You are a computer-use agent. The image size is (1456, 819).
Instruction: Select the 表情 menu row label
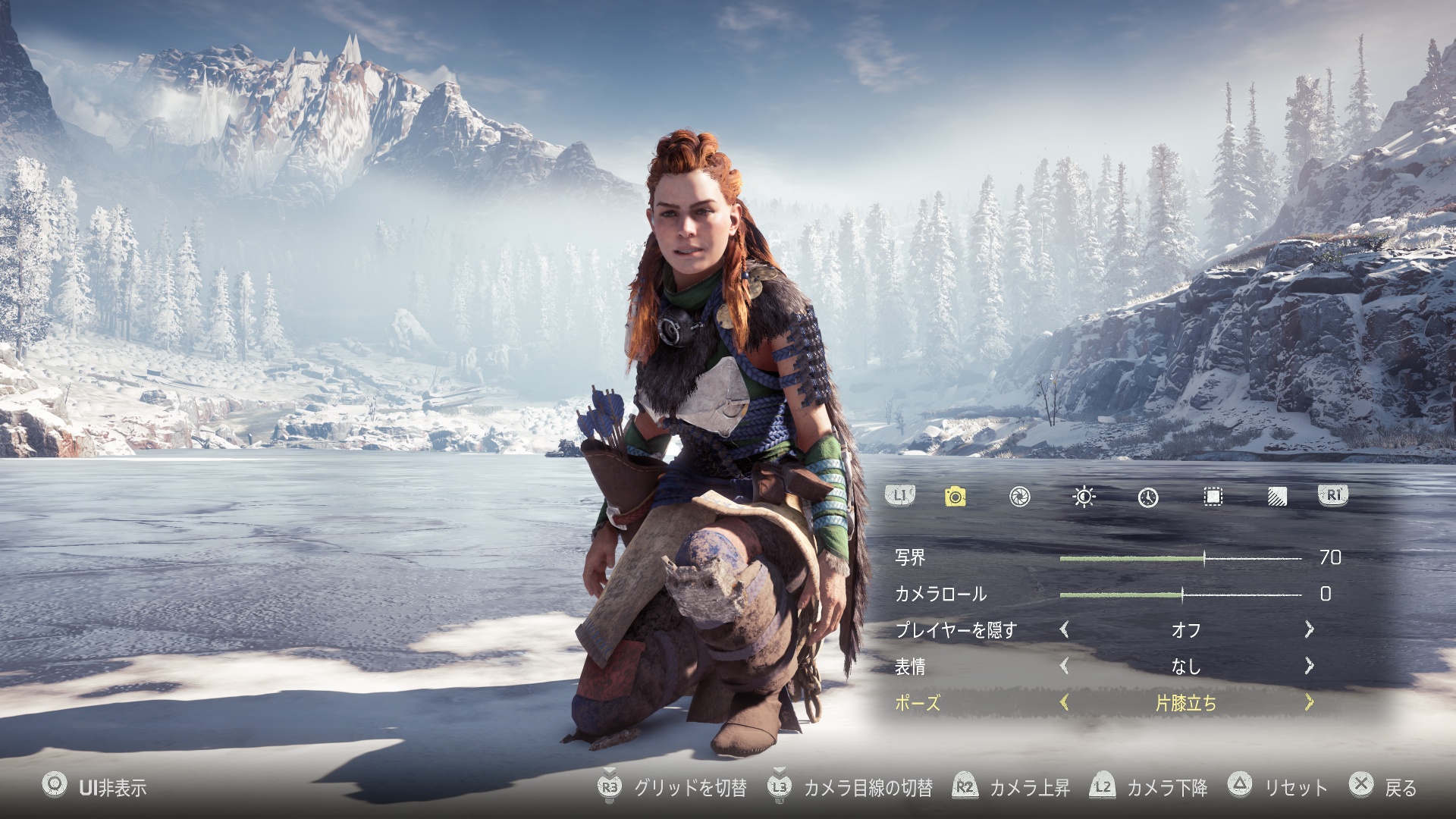click(x=910, y=667)
